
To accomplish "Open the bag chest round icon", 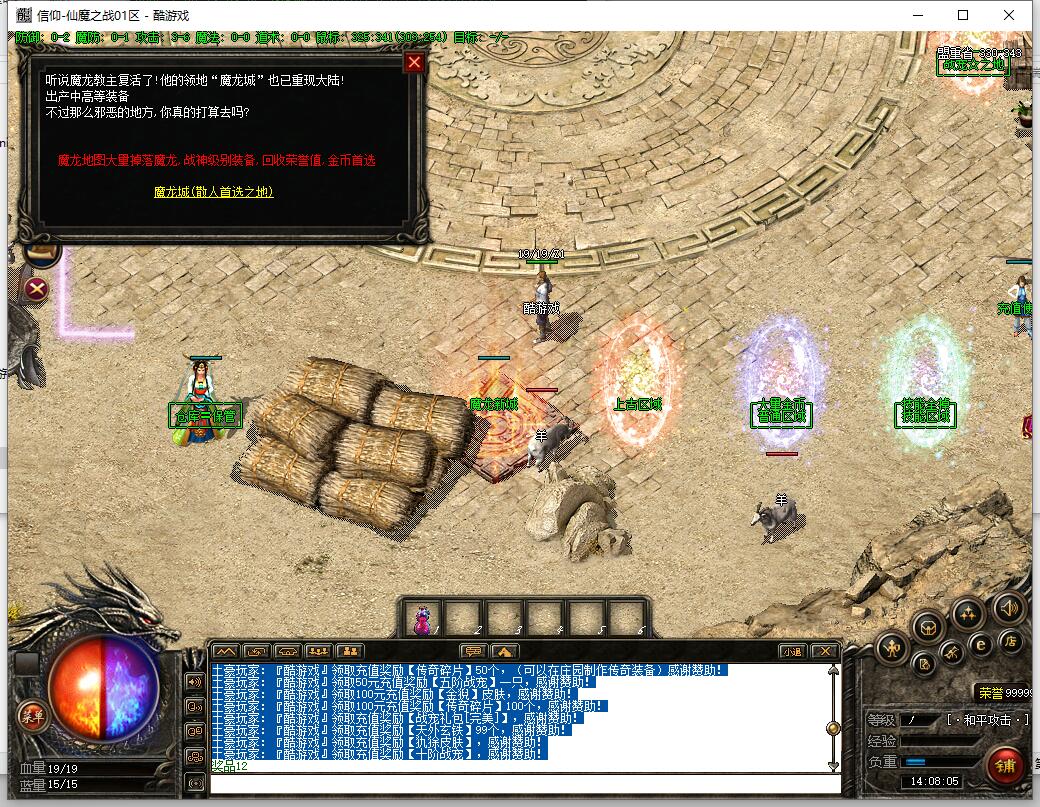I will (929, 627).
